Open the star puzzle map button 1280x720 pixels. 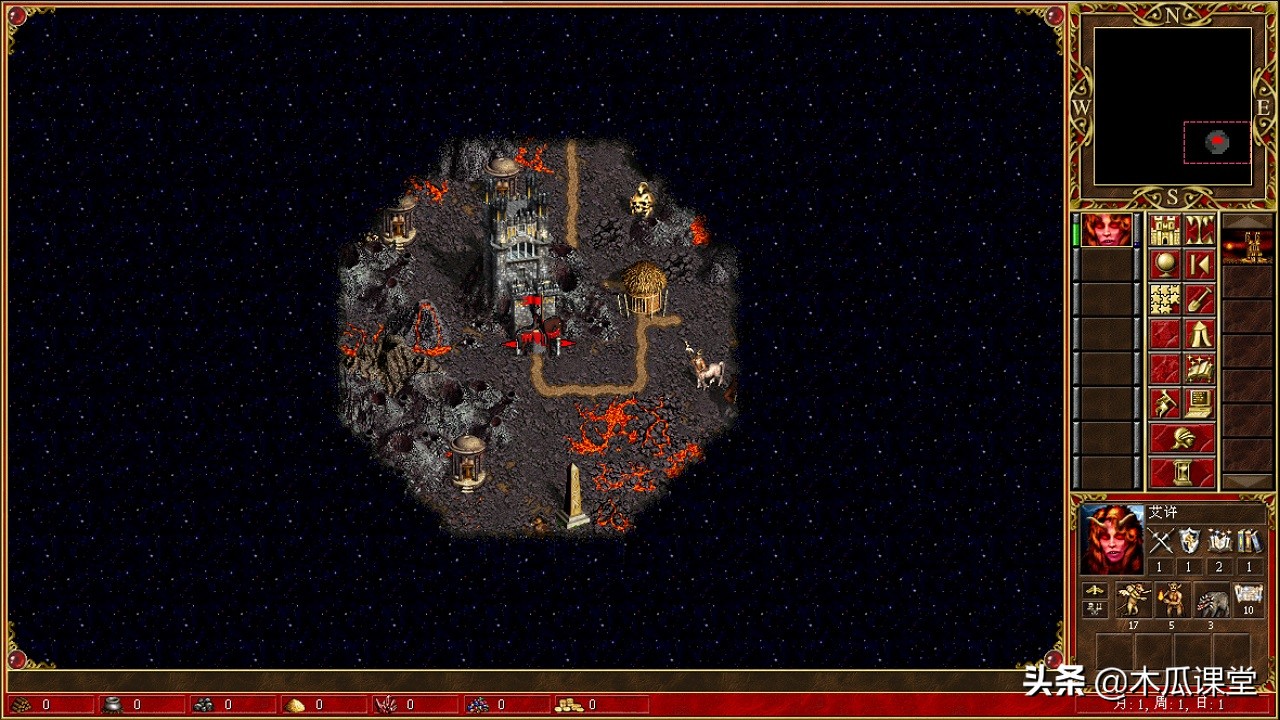(1165, 299)
